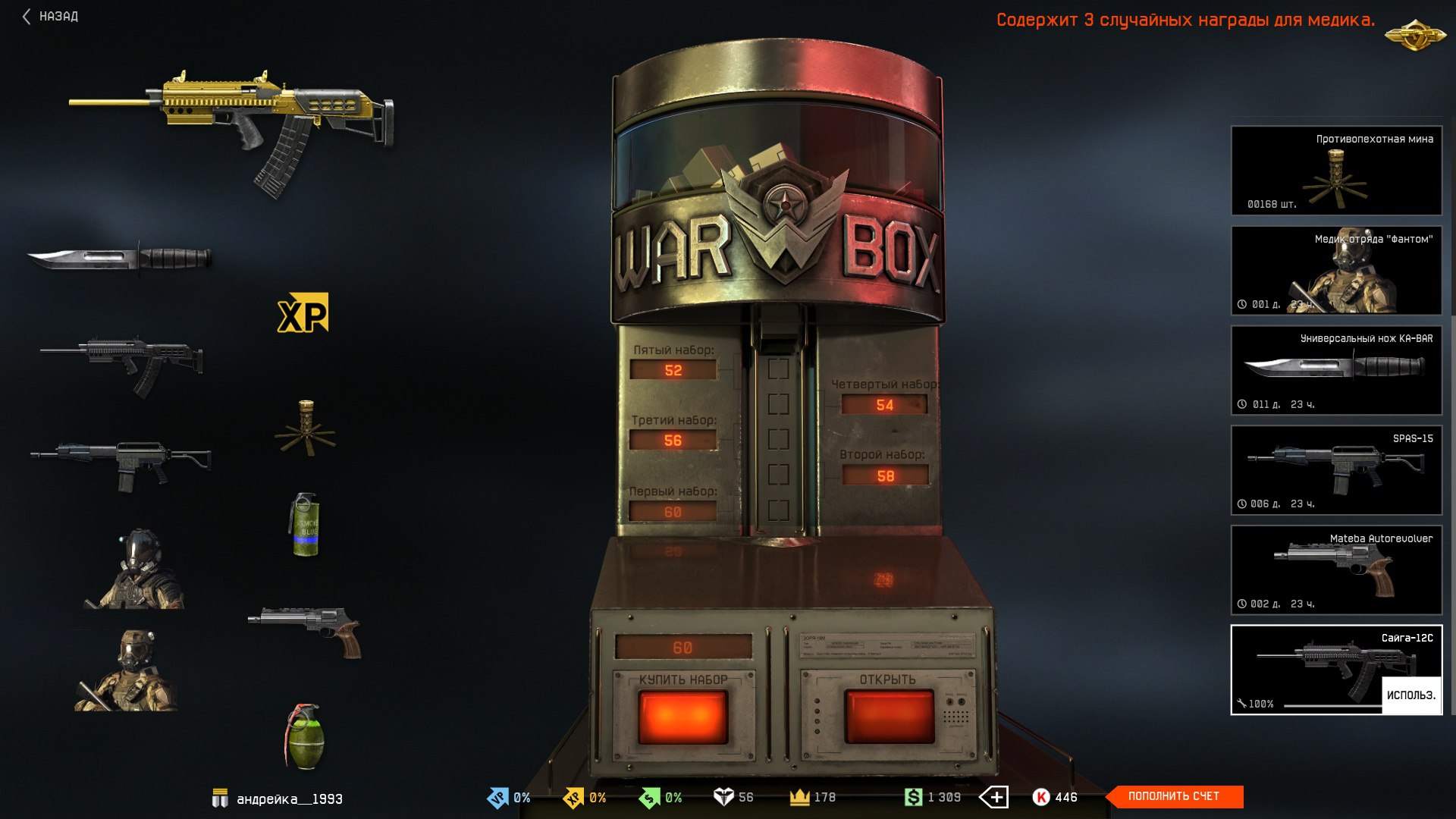Click the anti-personnel mine prize icon
1456x819 pixels.
pos(305,428)
